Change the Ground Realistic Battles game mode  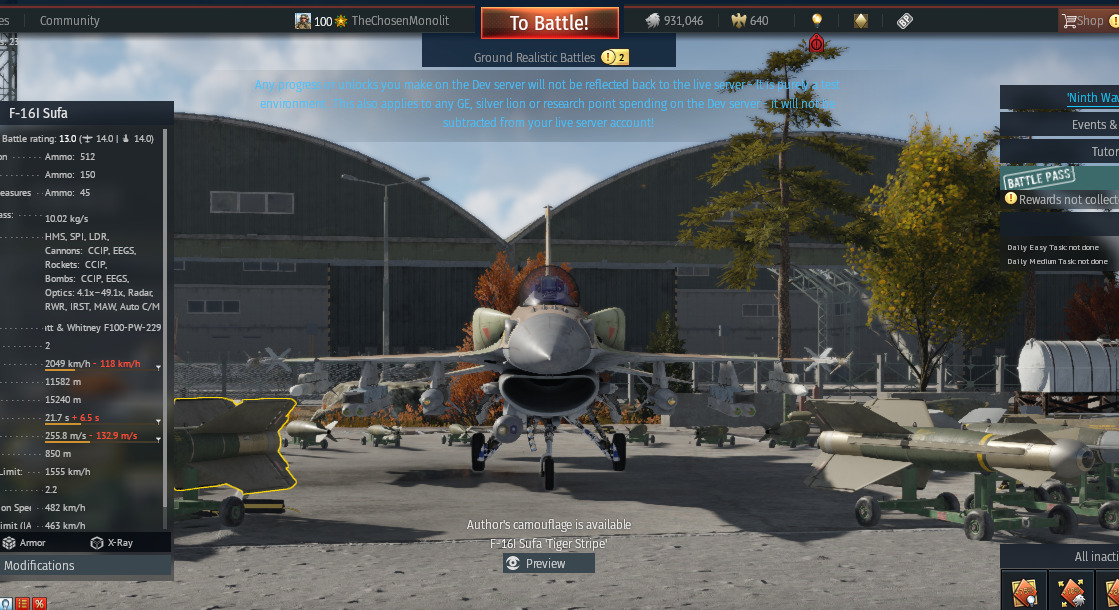click(548, 57)
